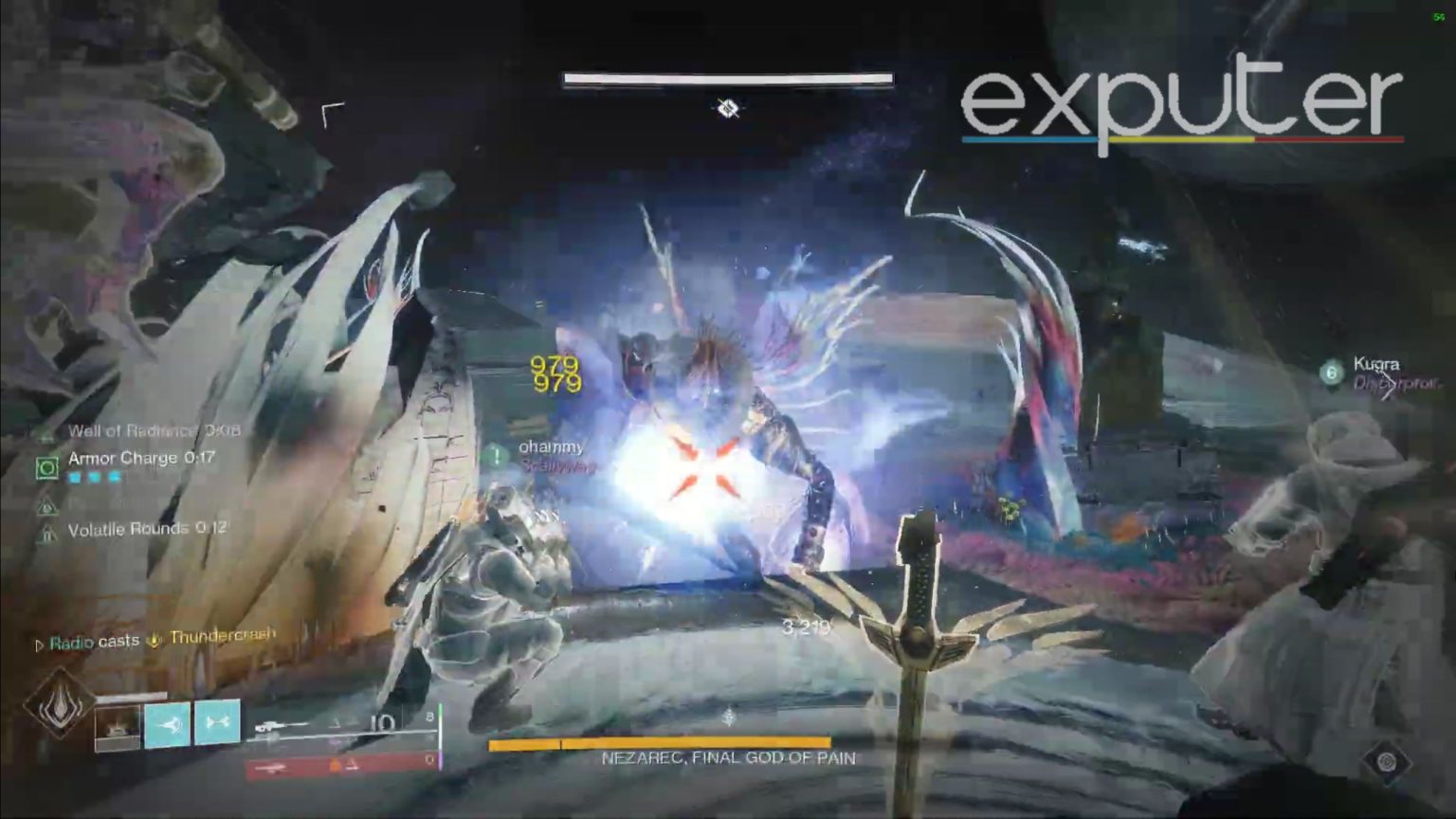Open the fireteam member Kugra's nameplate

tap(1379, 364)
